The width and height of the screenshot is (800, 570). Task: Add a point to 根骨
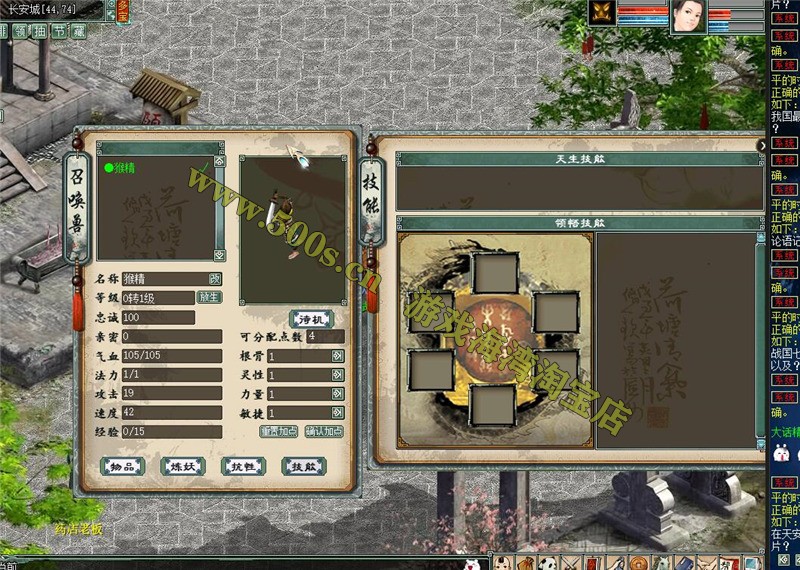pyautogui.click(x=337, y=356)
